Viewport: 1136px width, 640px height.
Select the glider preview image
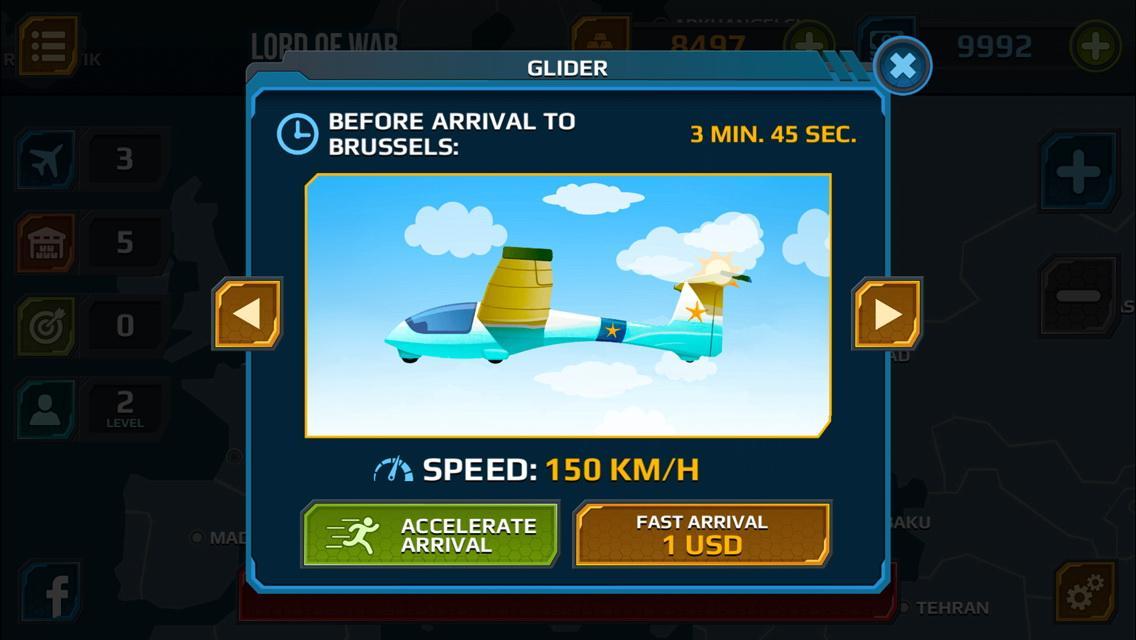(x=568, y=306)
